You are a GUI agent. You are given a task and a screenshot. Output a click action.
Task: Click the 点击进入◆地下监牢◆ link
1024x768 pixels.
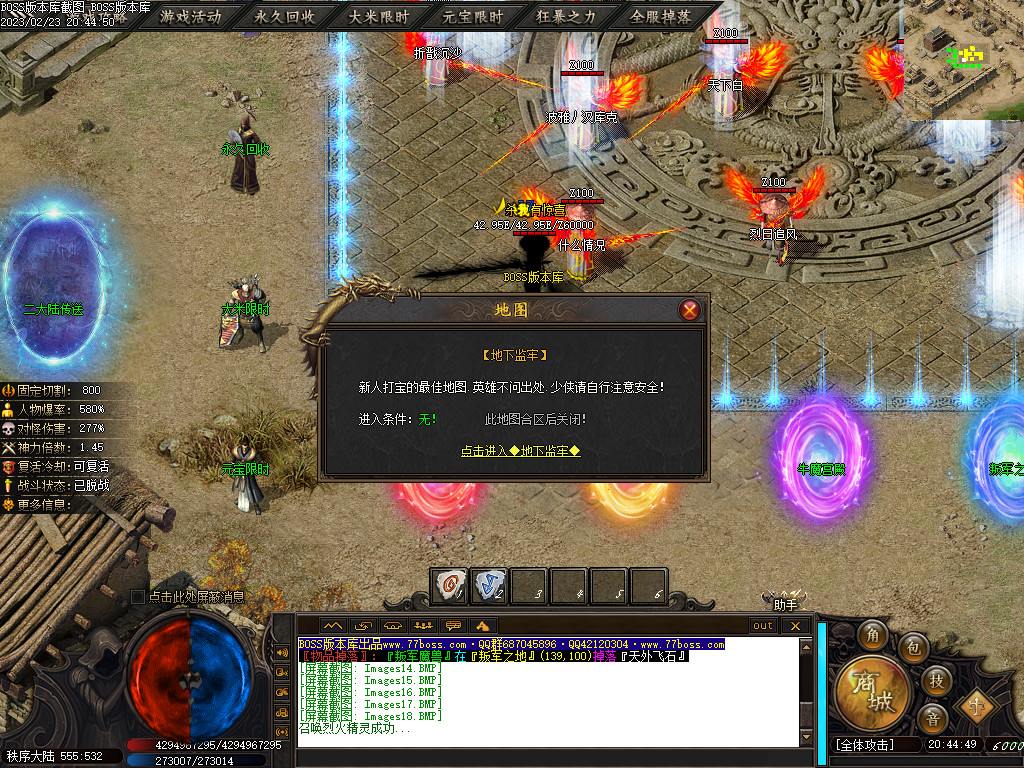click(520, 451)
